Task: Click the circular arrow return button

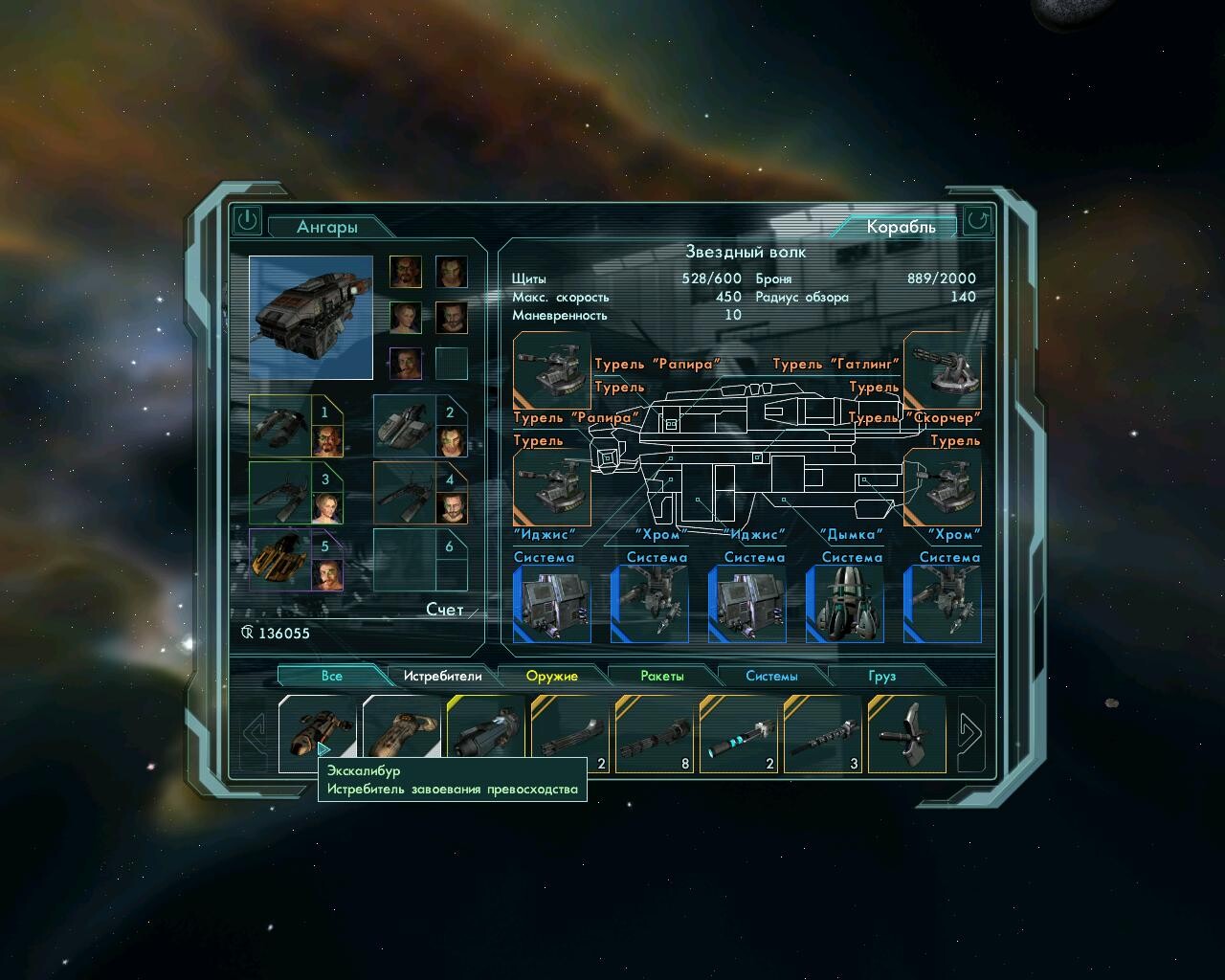Action: pyautogui.click(x=977, y=221)
